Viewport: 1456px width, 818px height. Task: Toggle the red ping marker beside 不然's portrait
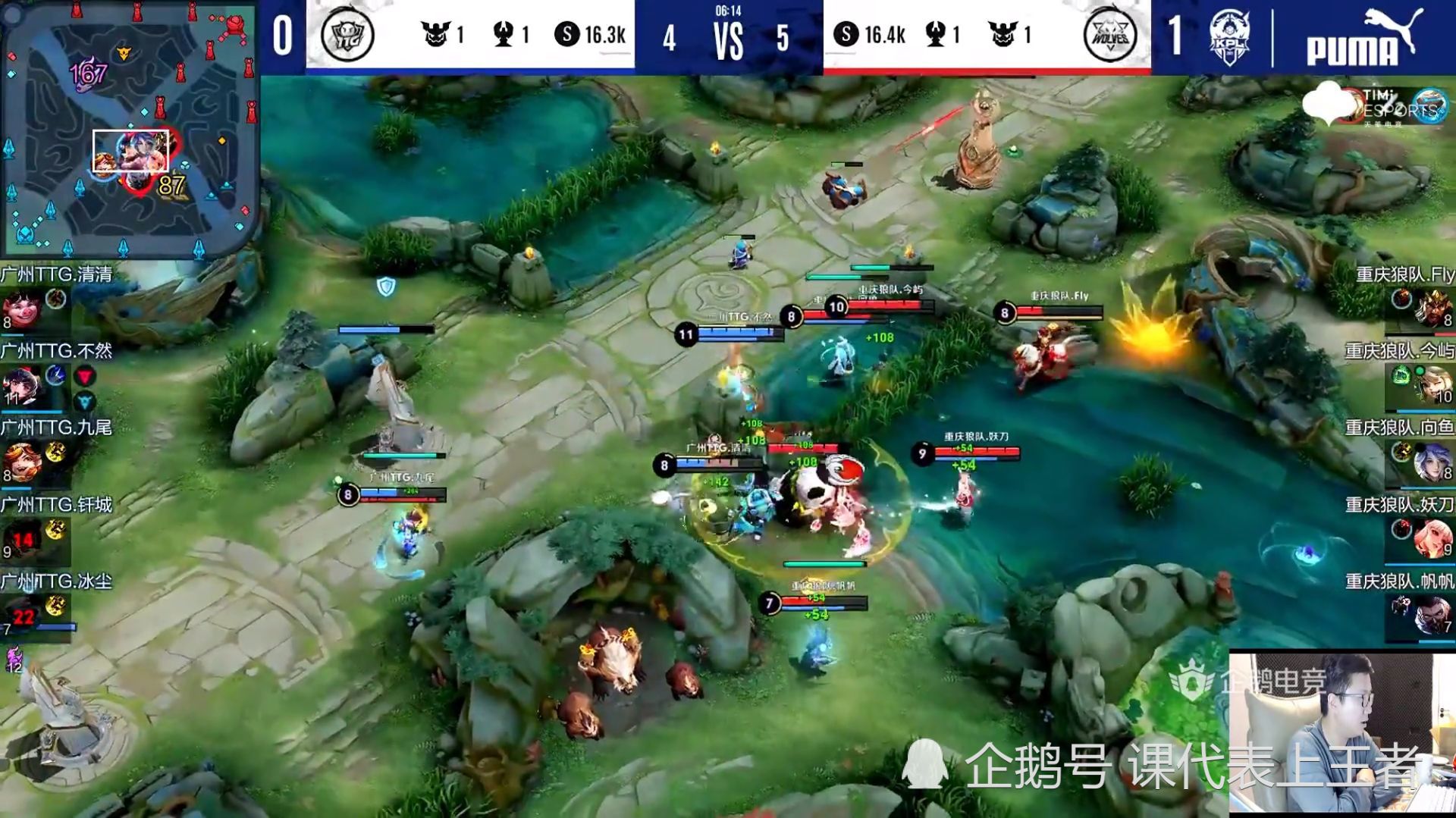(x=84, y=376)
